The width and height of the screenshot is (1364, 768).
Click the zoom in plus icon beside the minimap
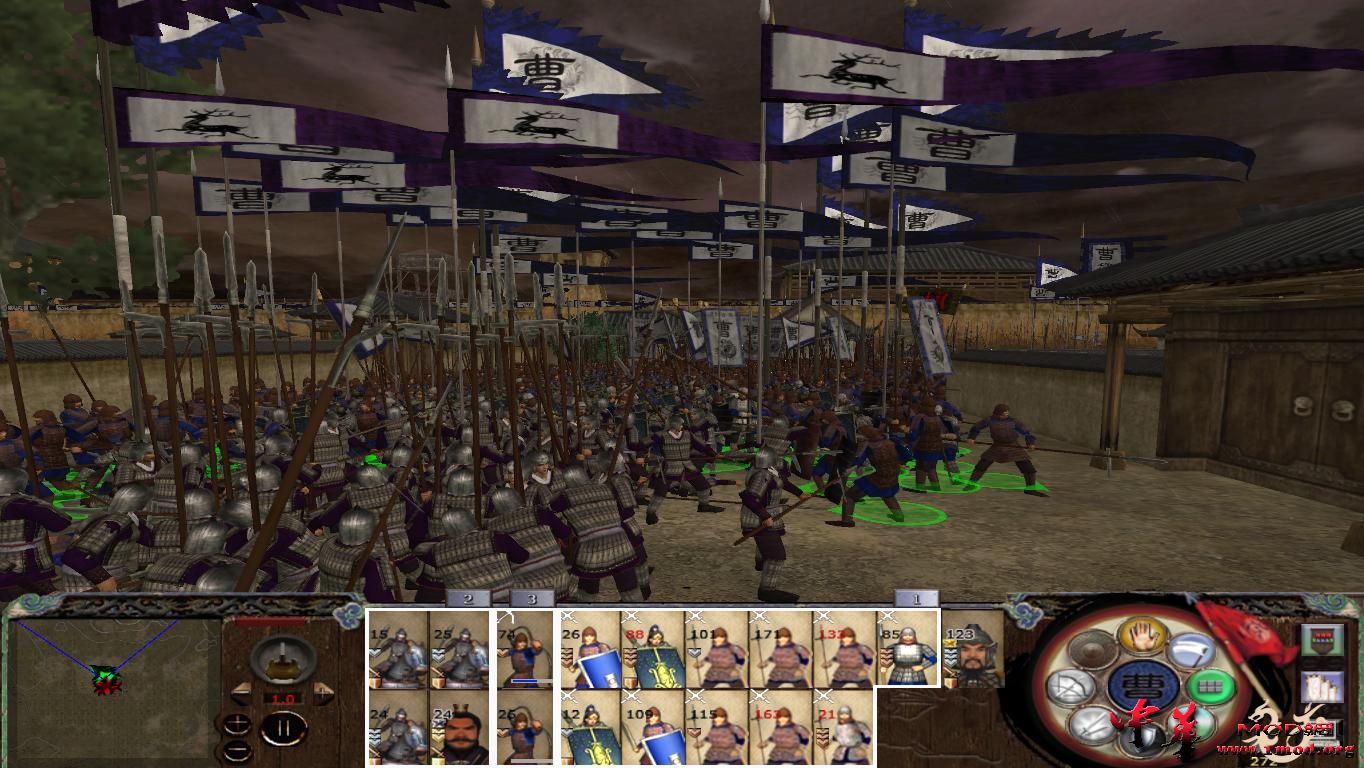(238, 723)
